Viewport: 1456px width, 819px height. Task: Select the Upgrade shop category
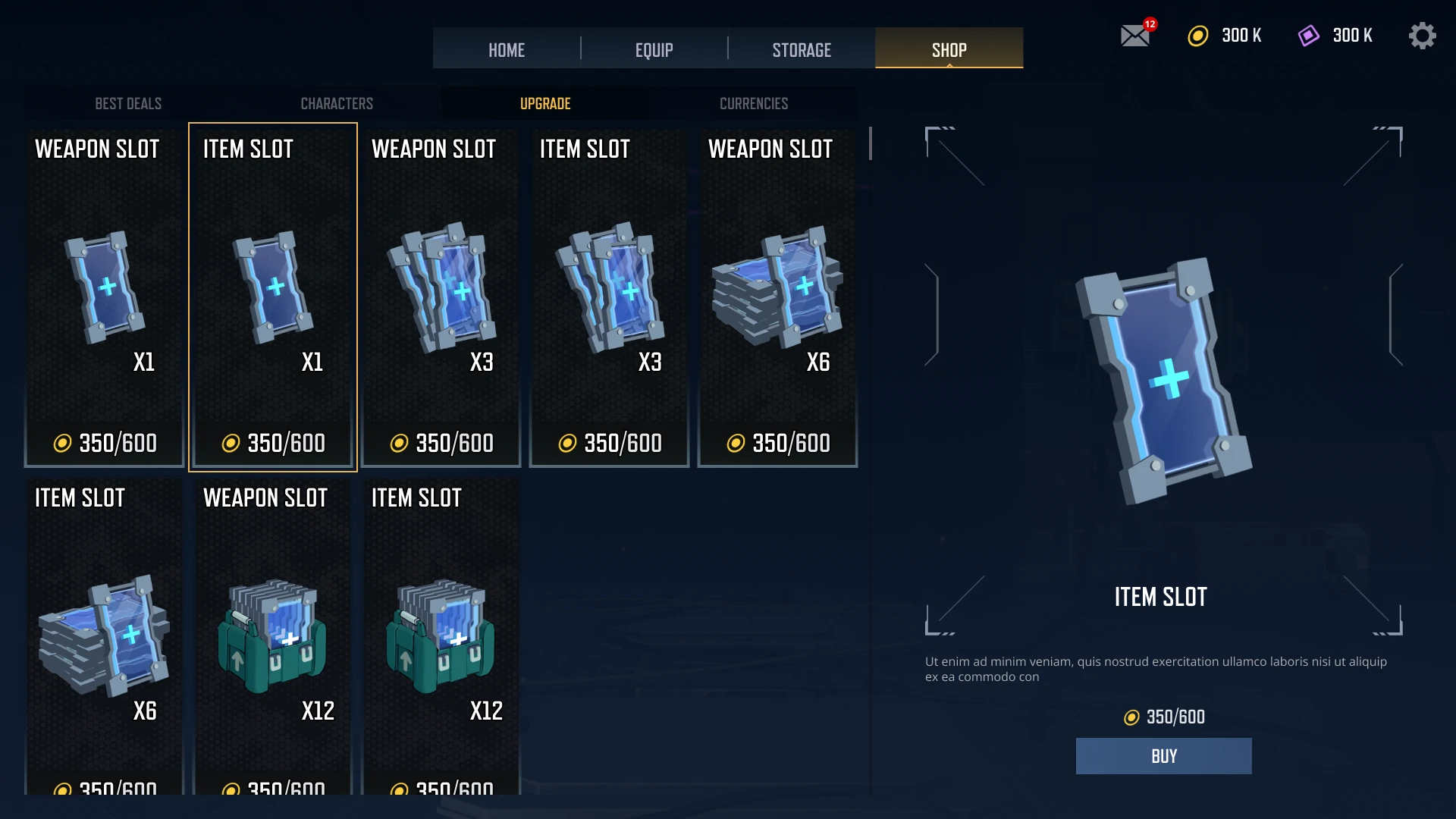pyautogui.click(x=545, y=103)
